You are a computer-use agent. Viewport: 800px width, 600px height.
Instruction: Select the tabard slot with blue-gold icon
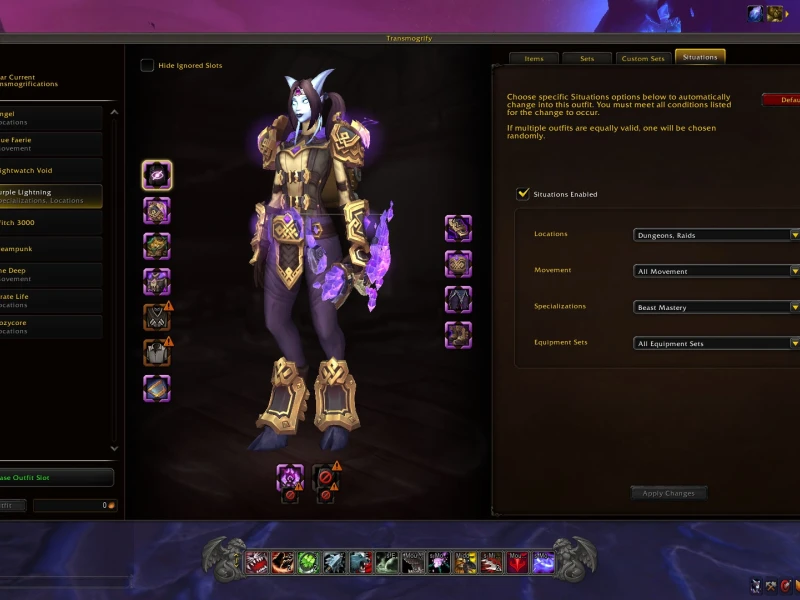point(157,388)
